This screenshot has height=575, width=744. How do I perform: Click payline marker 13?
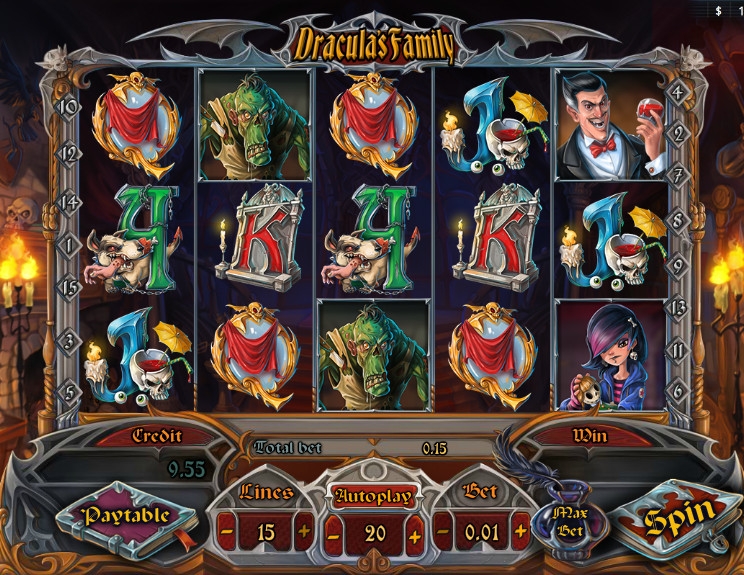pos(677,306)
